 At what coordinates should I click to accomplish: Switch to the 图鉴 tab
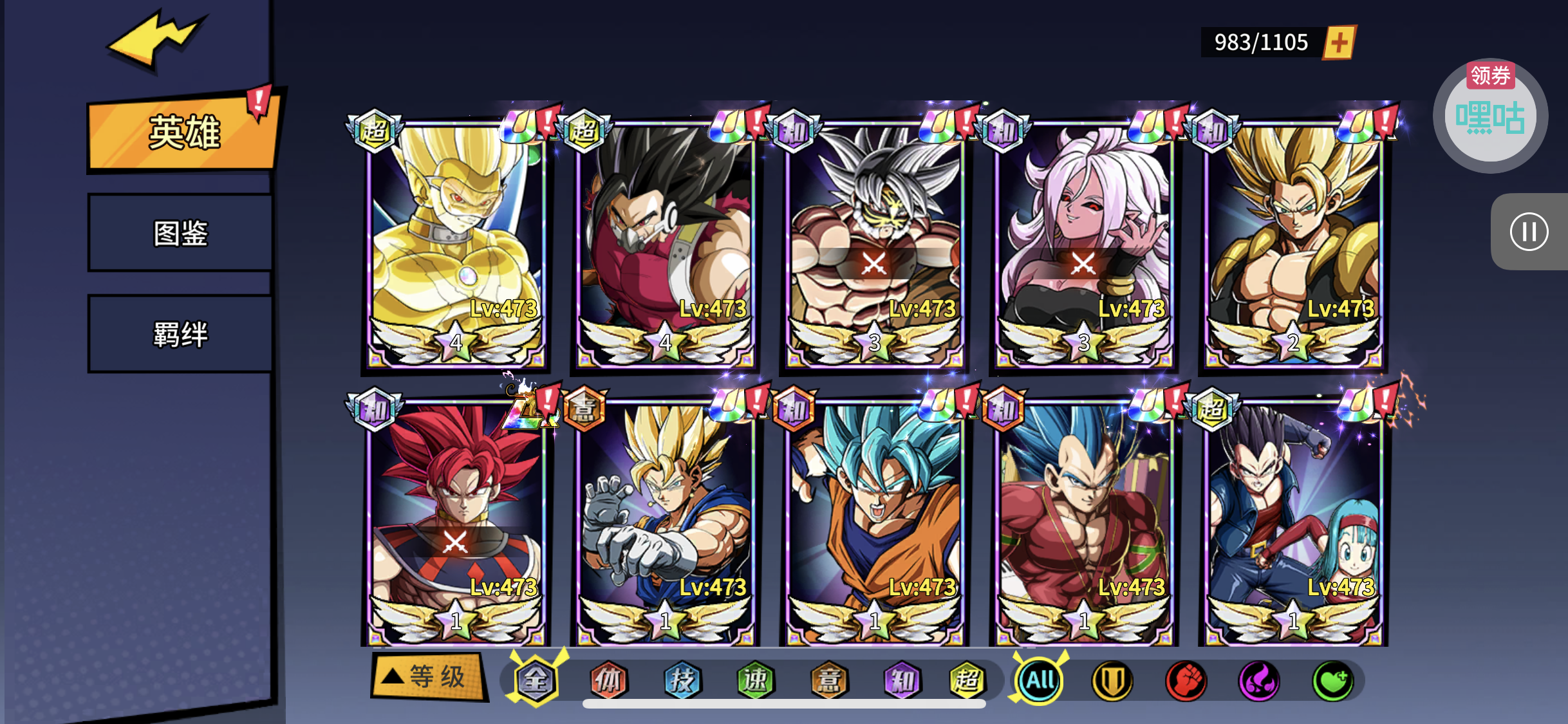pyautogui.click(x=180, y=233)
